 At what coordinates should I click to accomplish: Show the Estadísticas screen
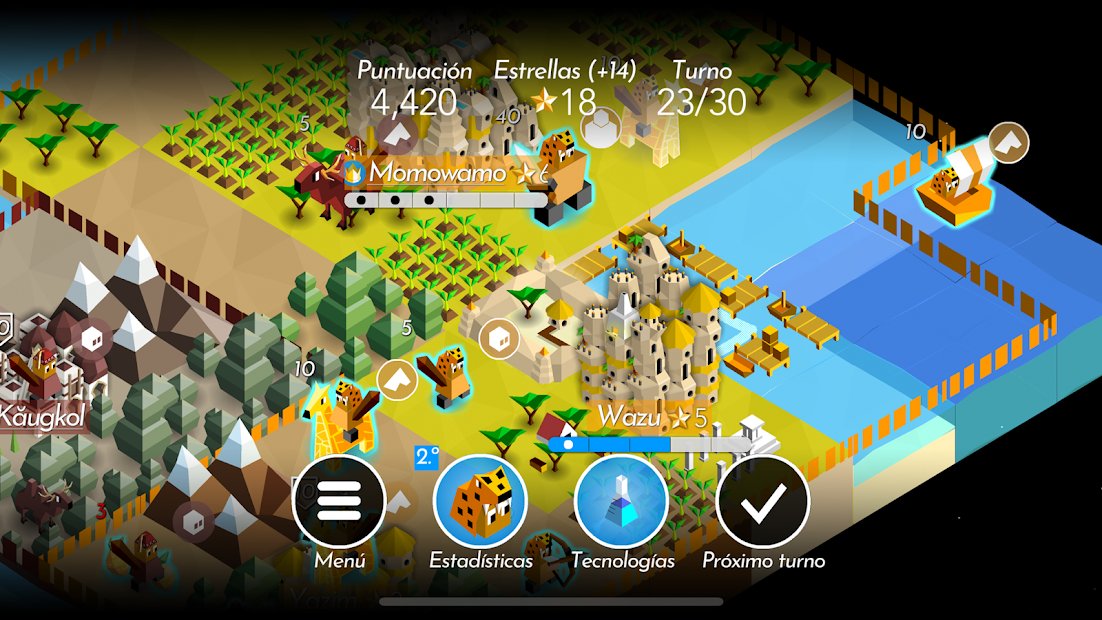[x=480, y=501]
